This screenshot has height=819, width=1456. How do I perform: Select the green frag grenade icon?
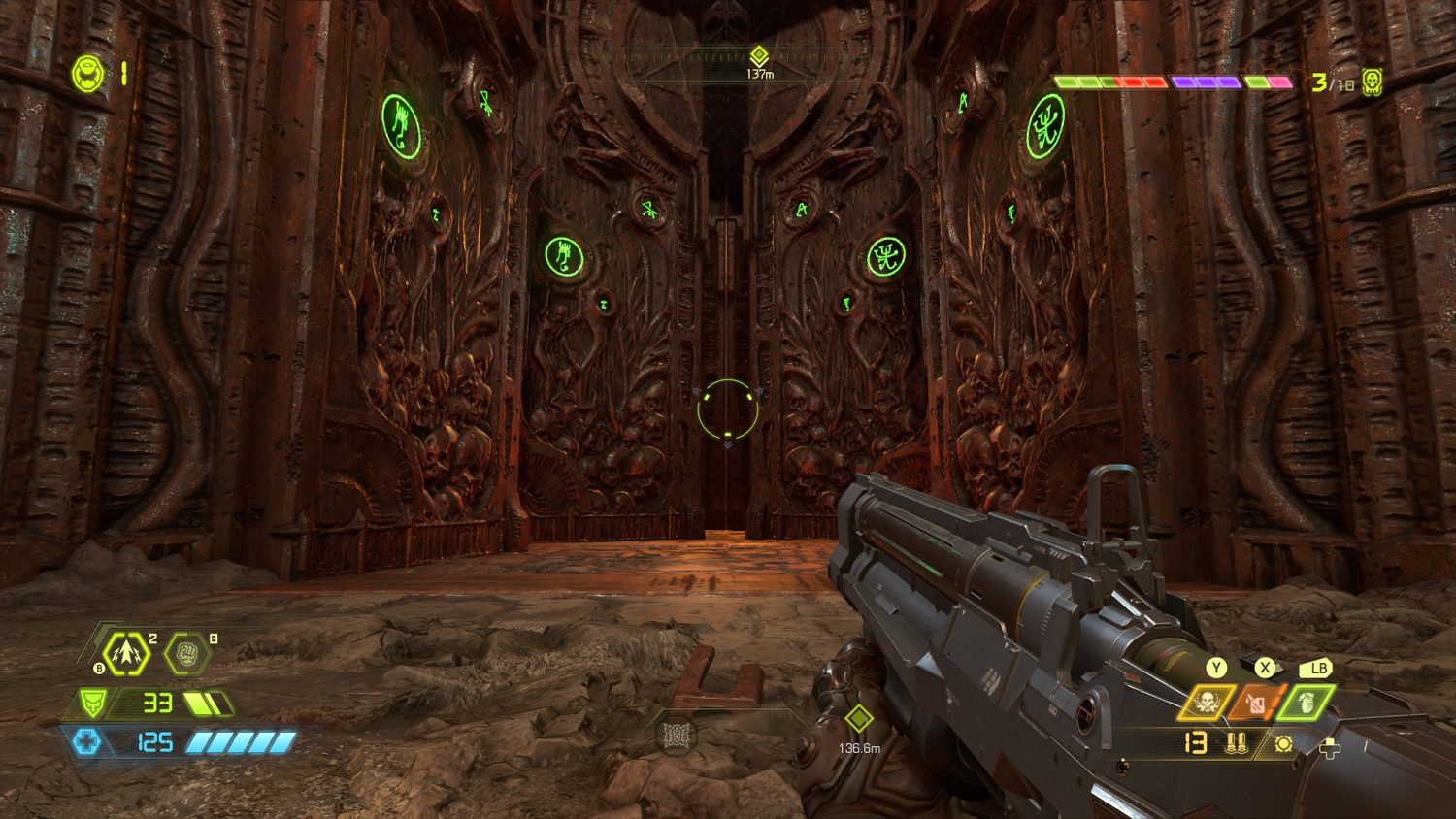point(1306,703)
